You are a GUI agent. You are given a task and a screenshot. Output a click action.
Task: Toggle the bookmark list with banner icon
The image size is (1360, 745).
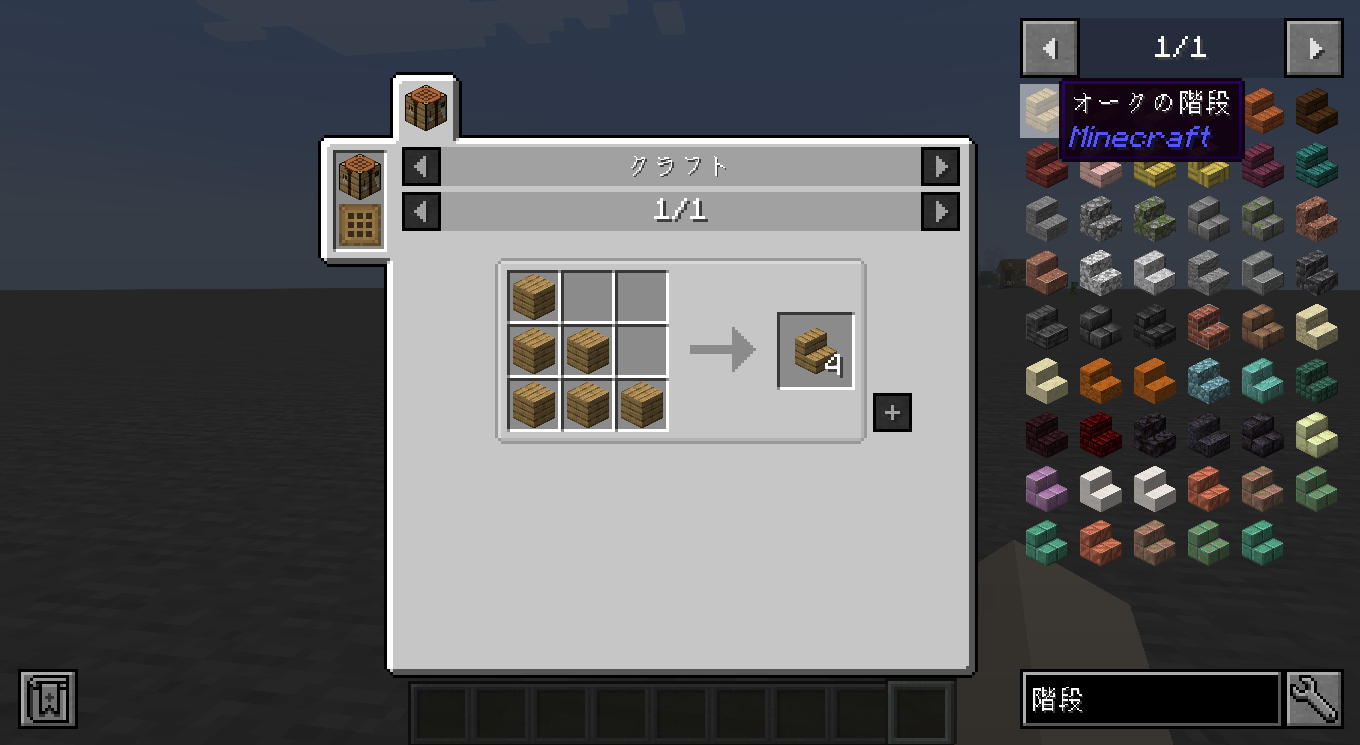coord(47,698)
